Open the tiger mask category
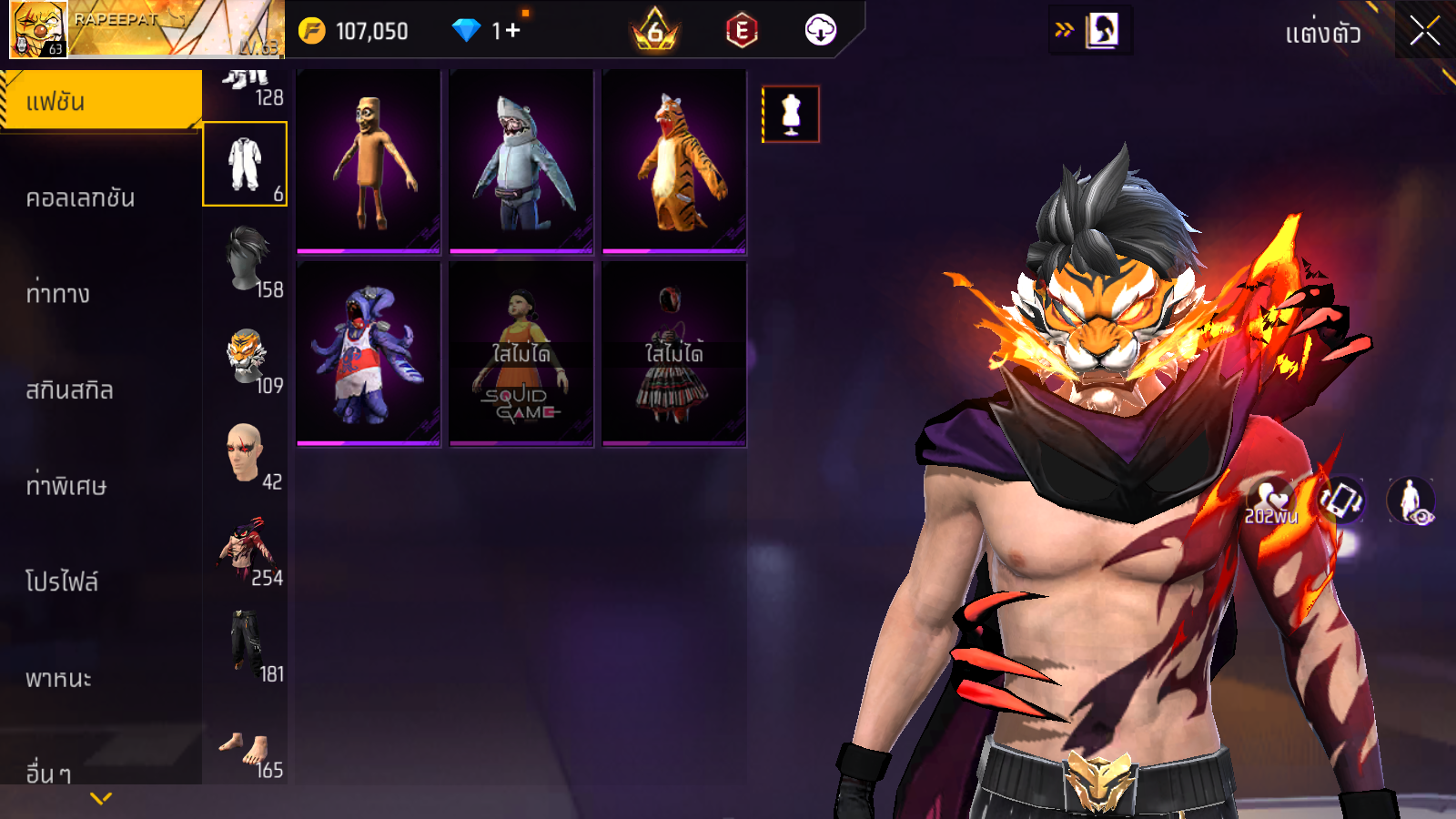 pyautogui.click(x=248, y=358)
